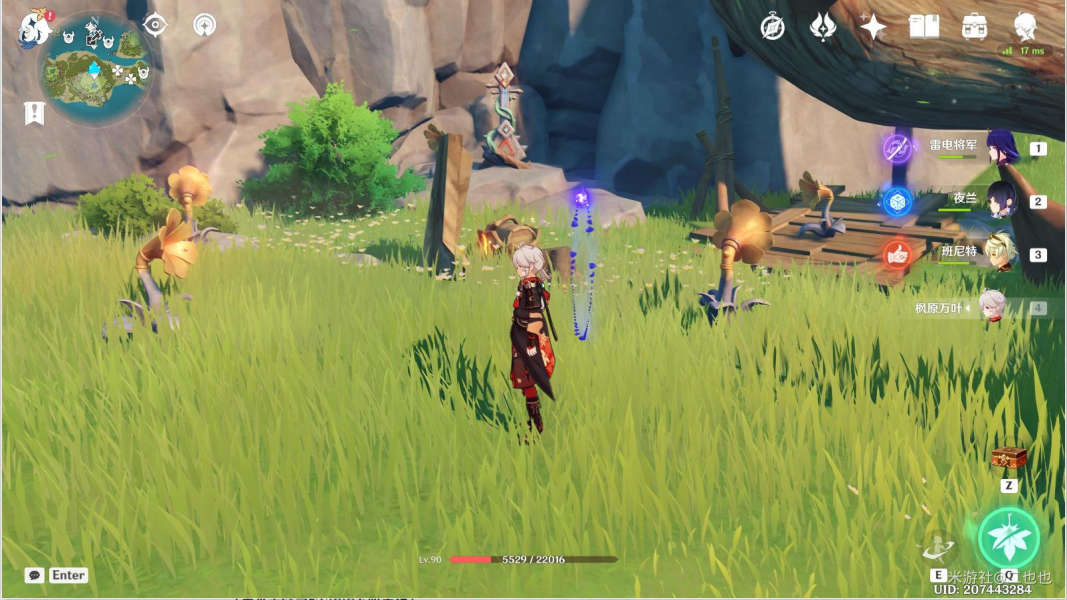Open the world map from the minimap

[x=95, y=68]
